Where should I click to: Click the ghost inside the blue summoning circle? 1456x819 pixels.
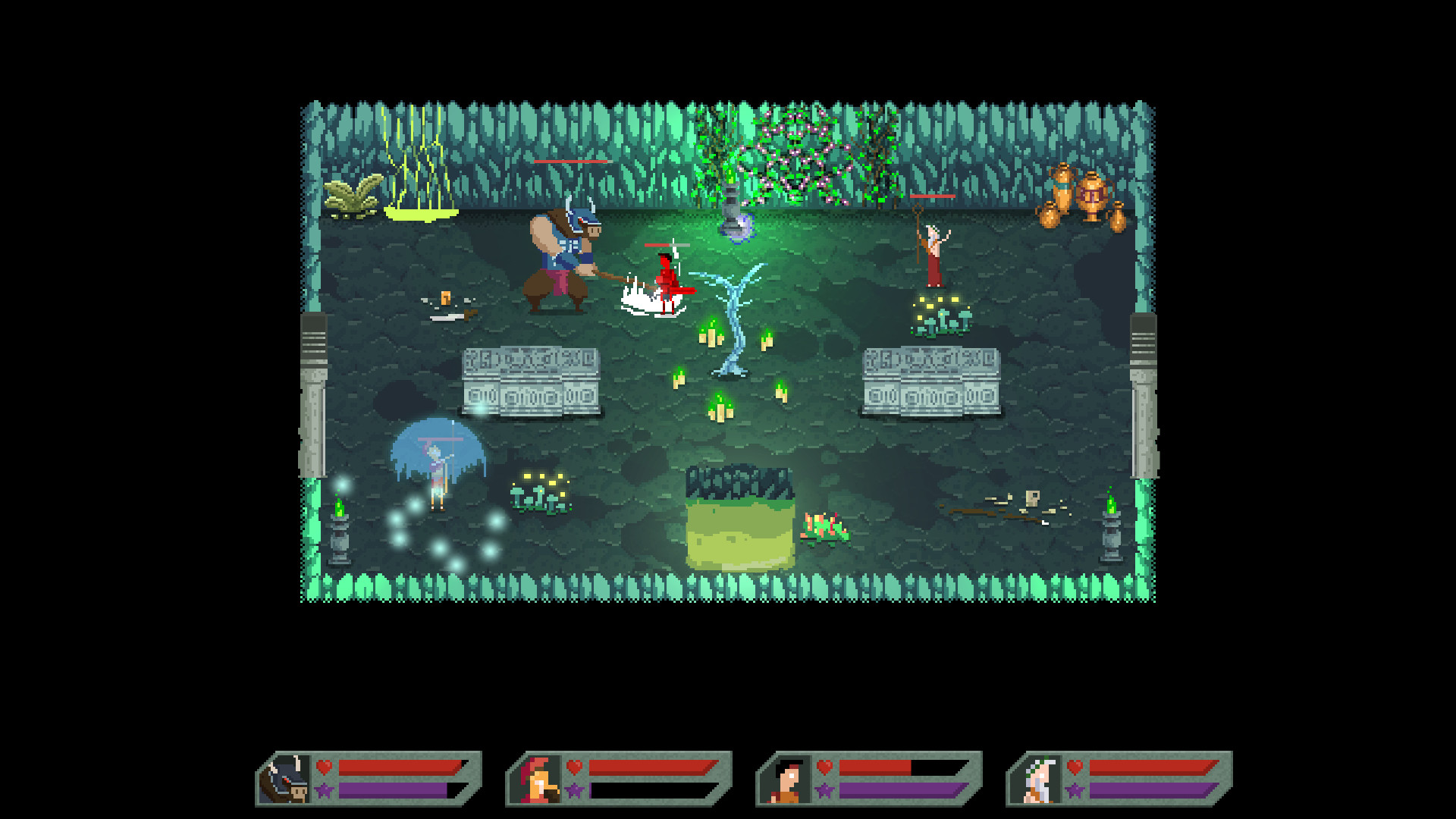coord(436,470)
